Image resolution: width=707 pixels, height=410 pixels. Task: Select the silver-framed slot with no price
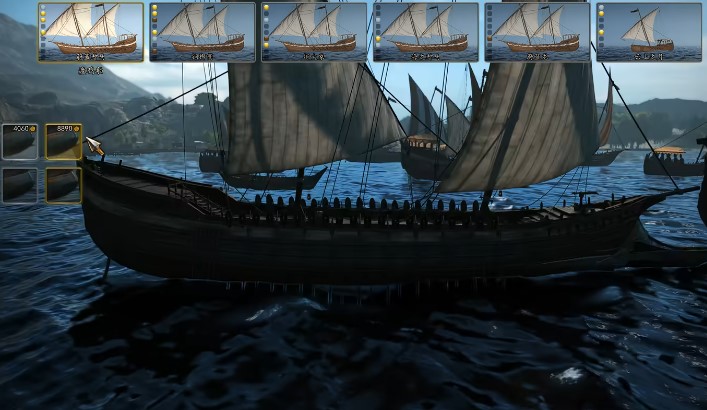pos(20,184)
